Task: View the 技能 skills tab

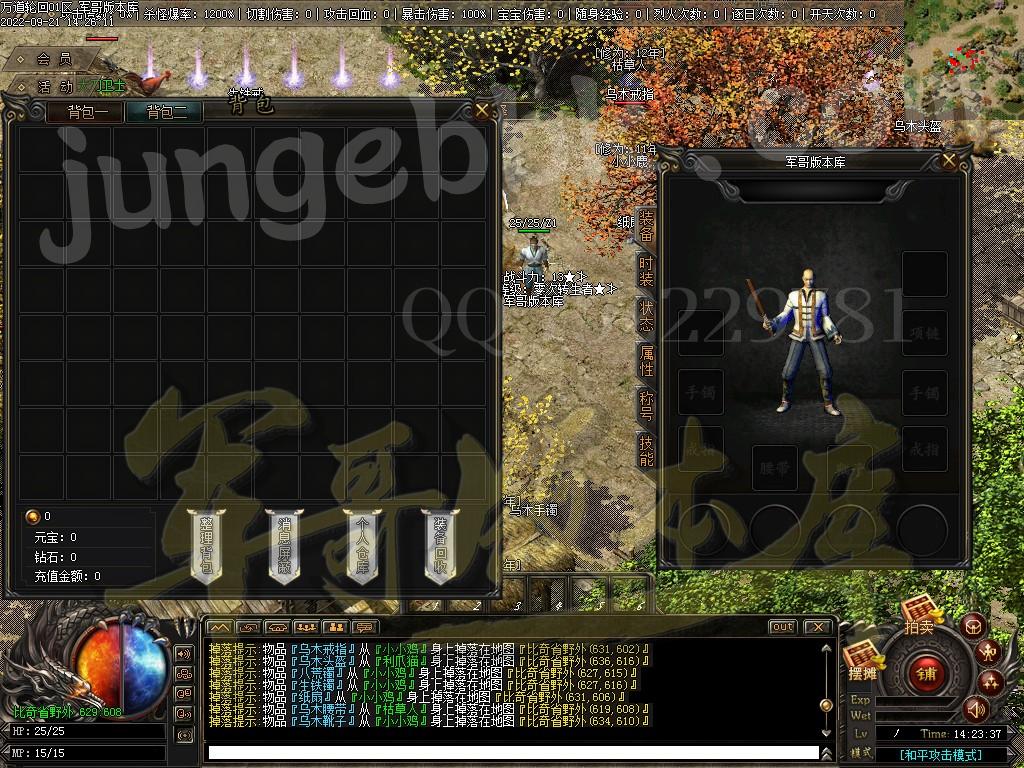Action: (x=646, y=452)
